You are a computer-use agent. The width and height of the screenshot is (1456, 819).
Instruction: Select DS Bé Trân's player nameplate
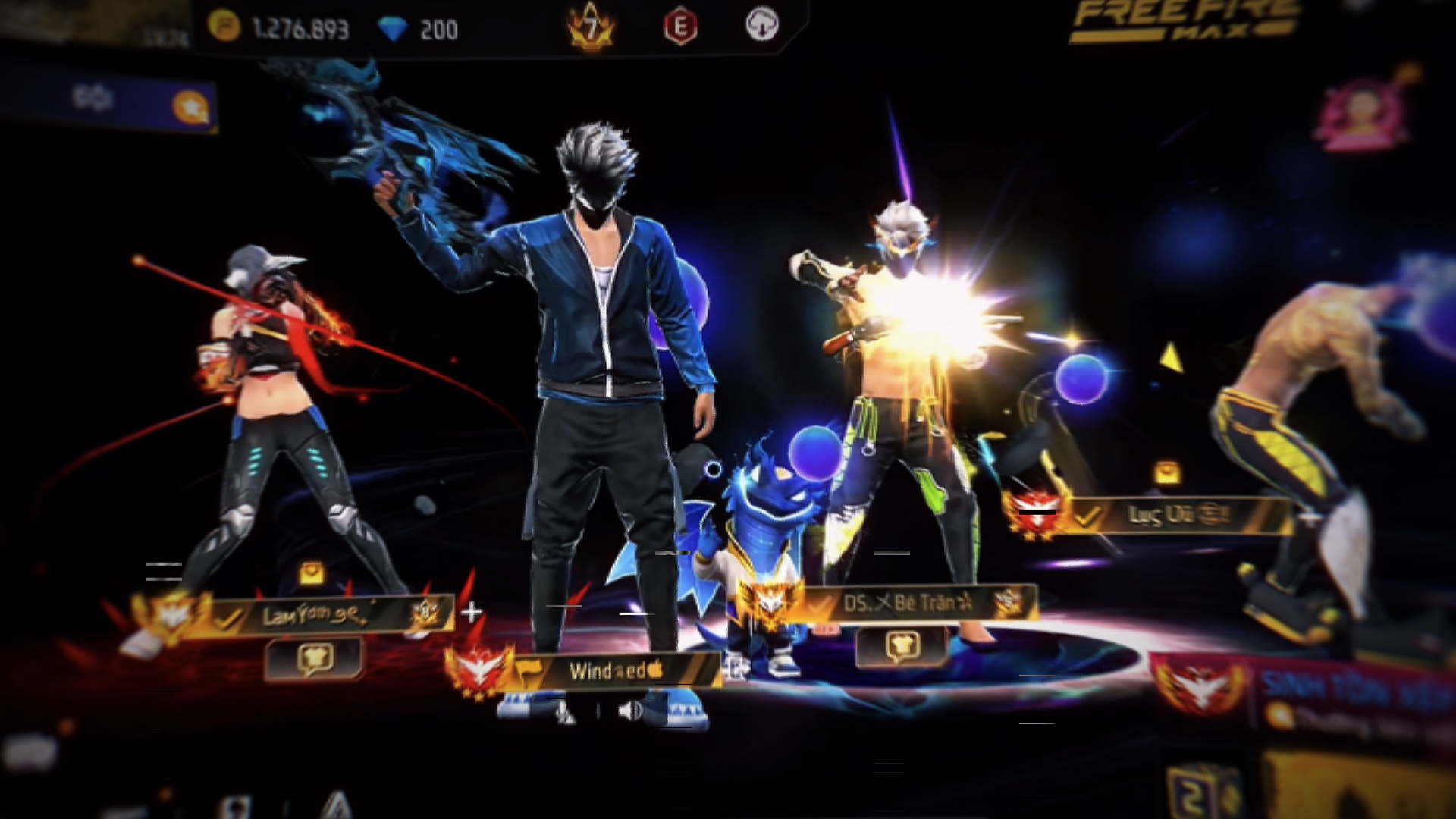907,604
